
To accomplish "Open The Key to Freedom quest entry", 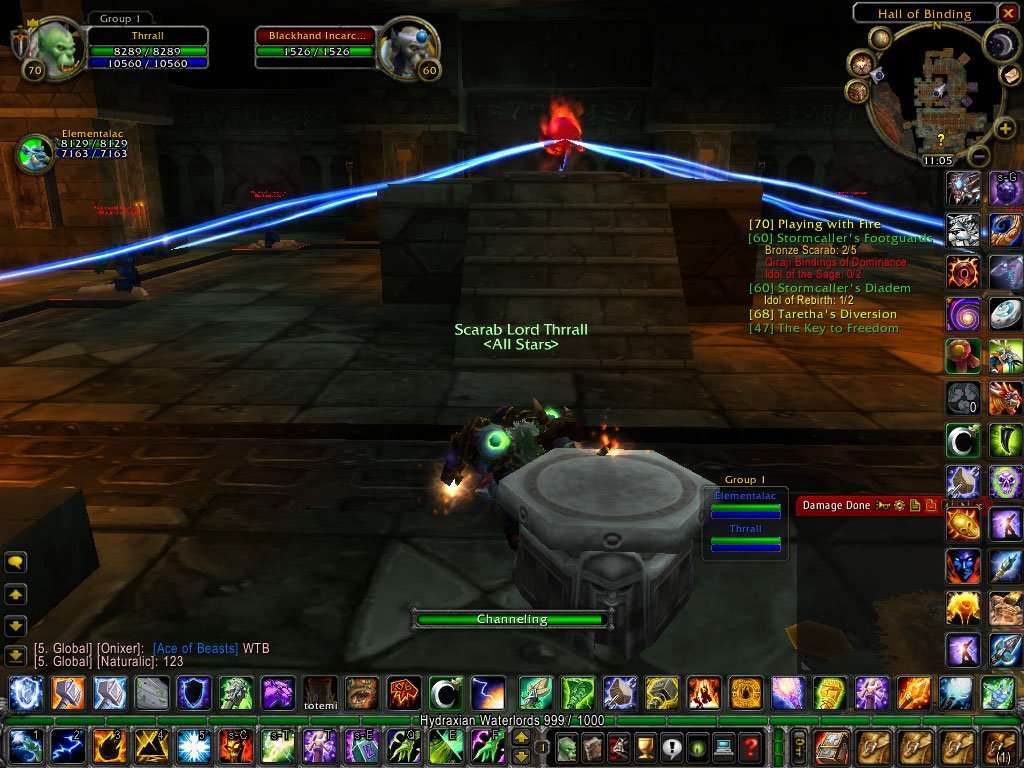I will click(823, 328).
